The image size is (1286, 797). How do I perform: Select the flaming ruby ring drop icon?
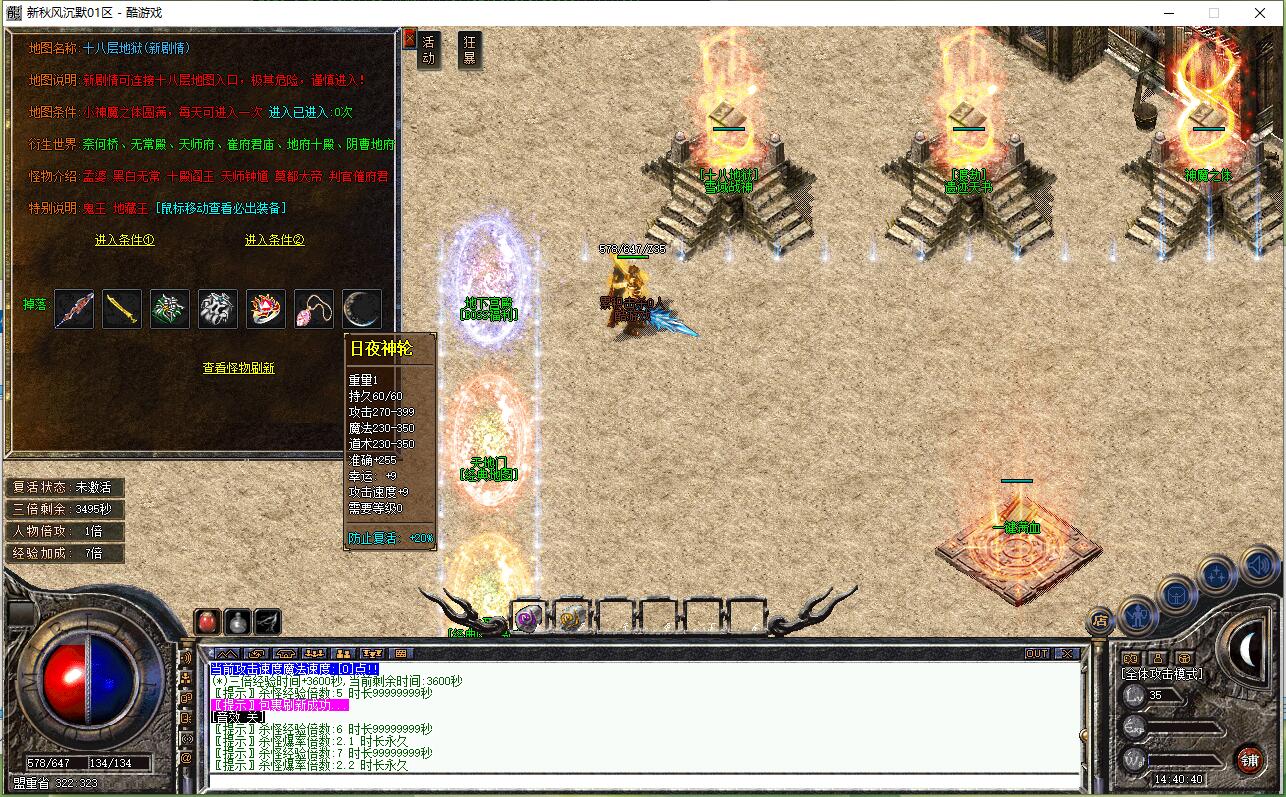(x=266, y=309)
